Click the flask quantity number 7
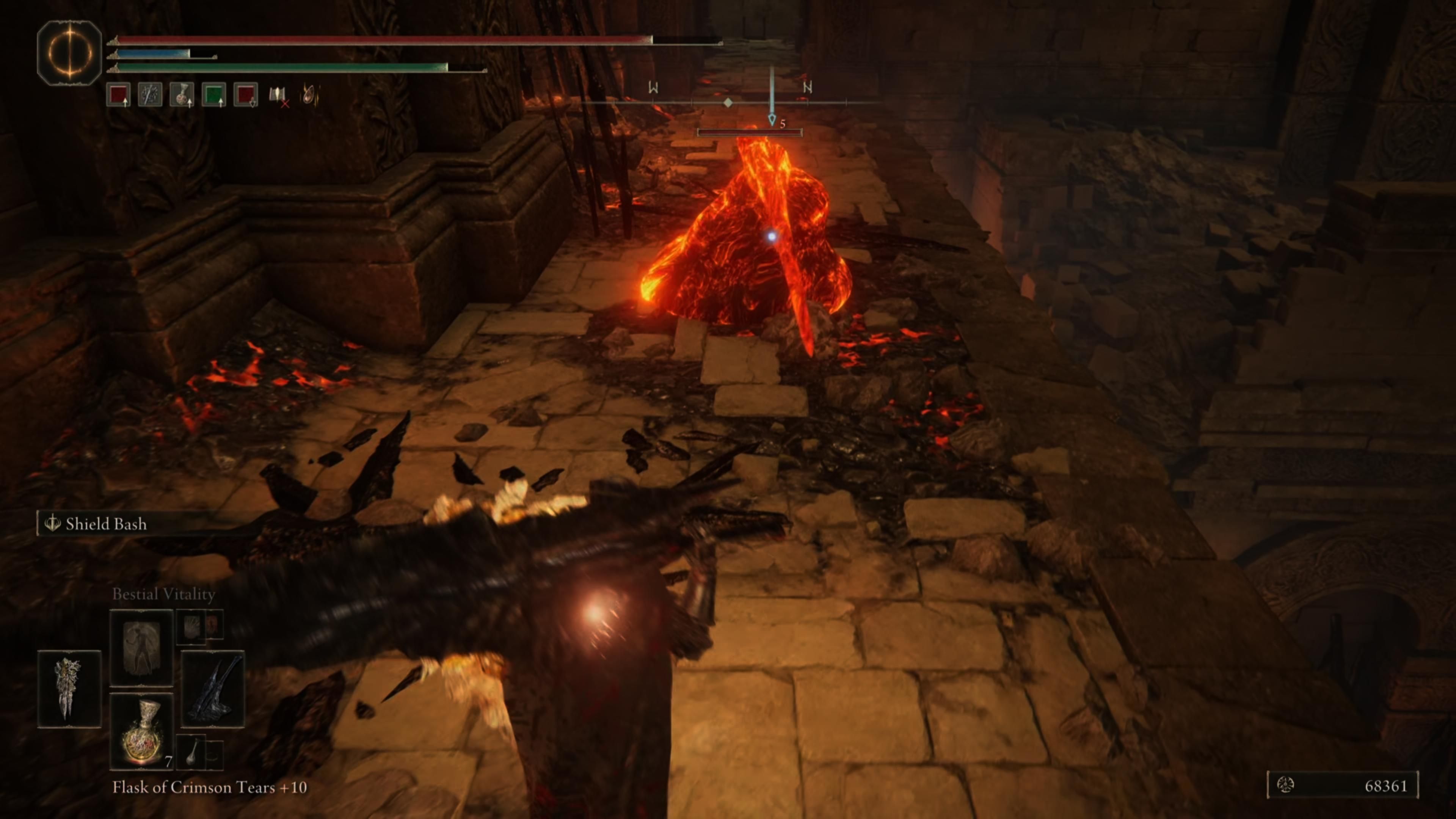The image size is (1456, 819). point(168,761)
